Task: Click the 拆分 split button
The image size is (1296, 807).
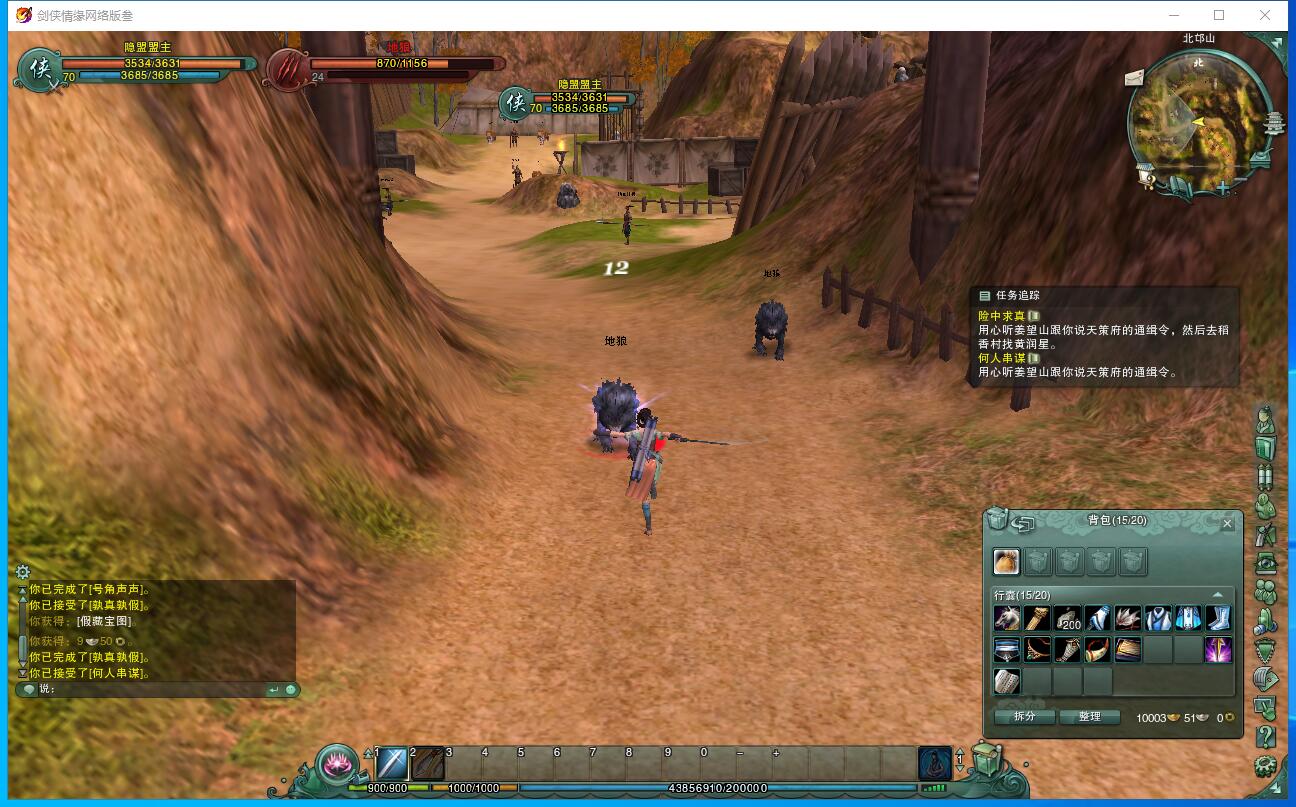Action: point(1024,716)
